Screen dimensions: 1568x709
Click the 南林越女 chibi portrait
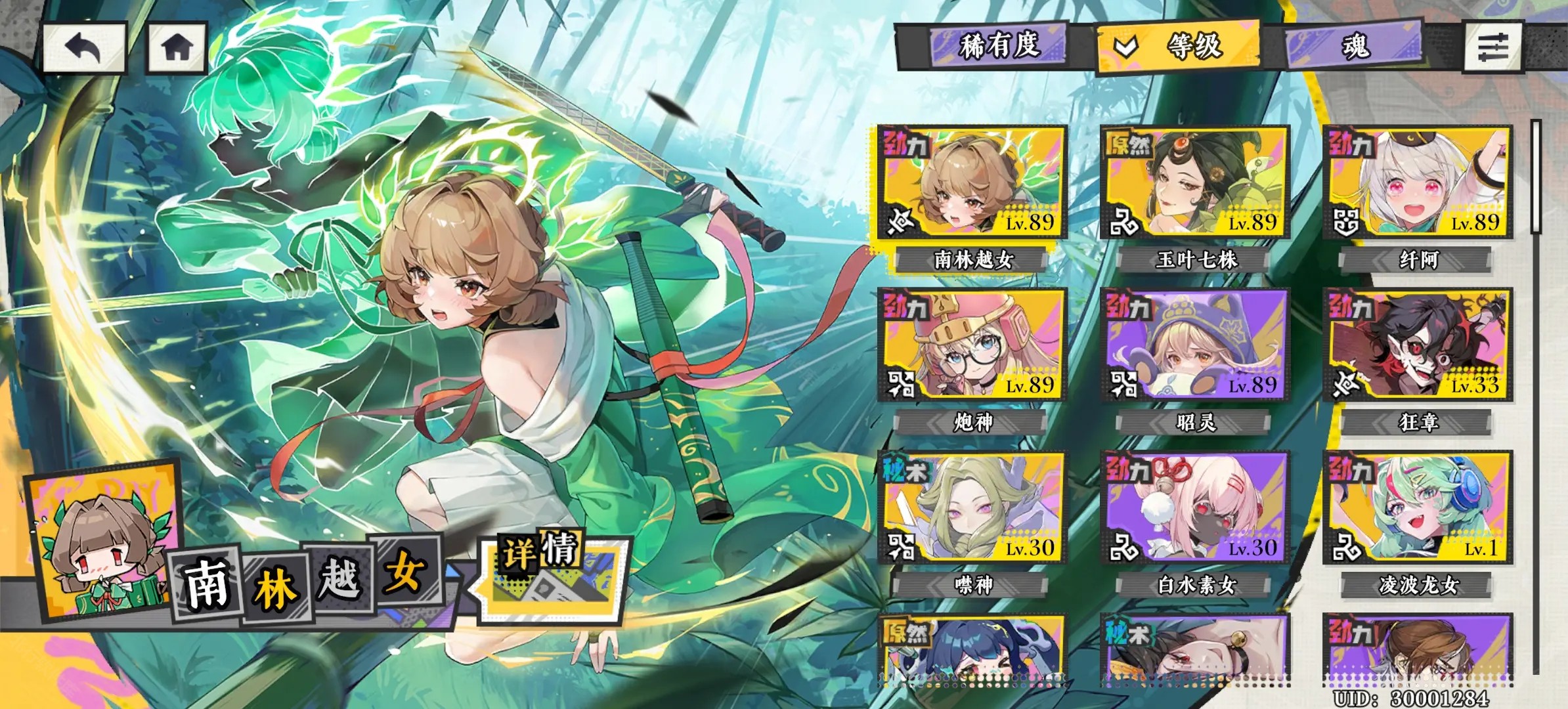pyautogui.click(x=103, y=545)
